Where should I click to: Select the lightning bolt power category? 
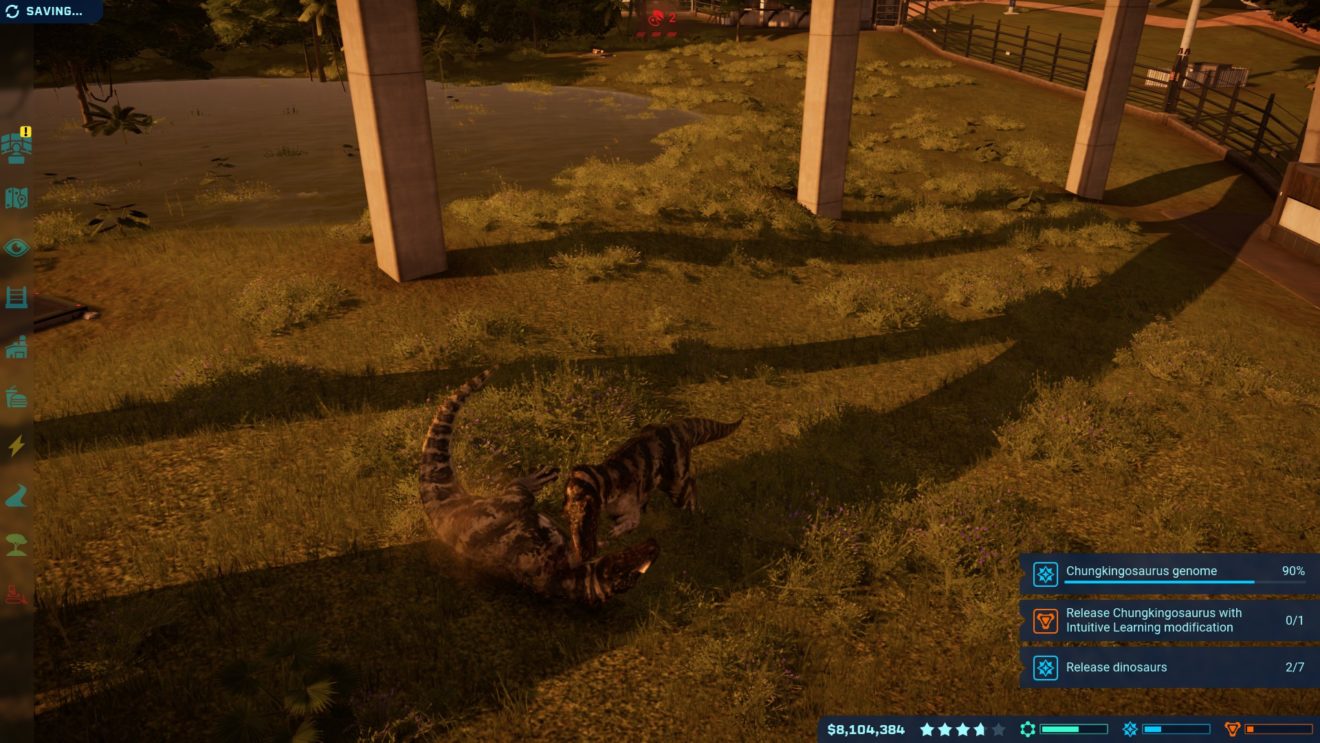17,446
